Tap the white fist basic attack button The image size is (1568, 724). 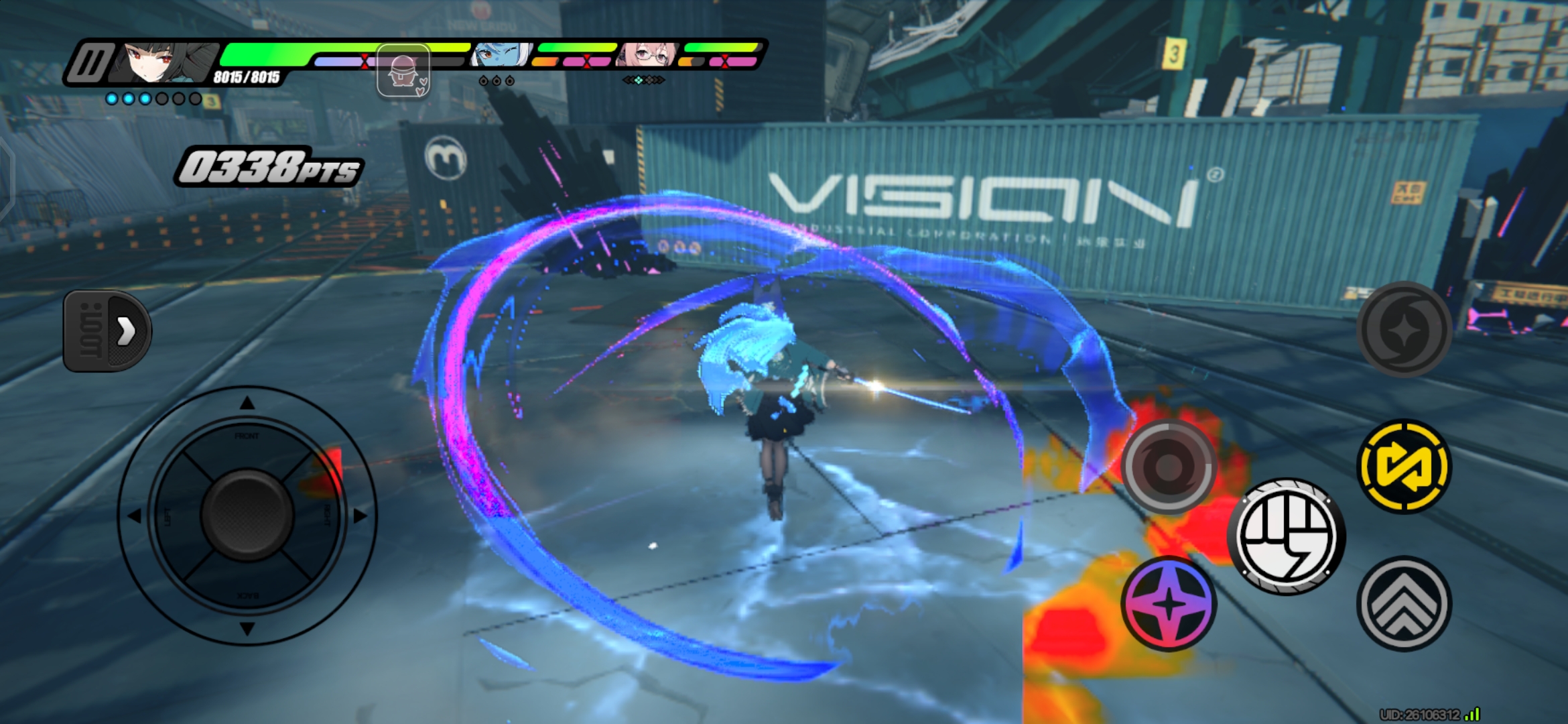(1286, 536)
